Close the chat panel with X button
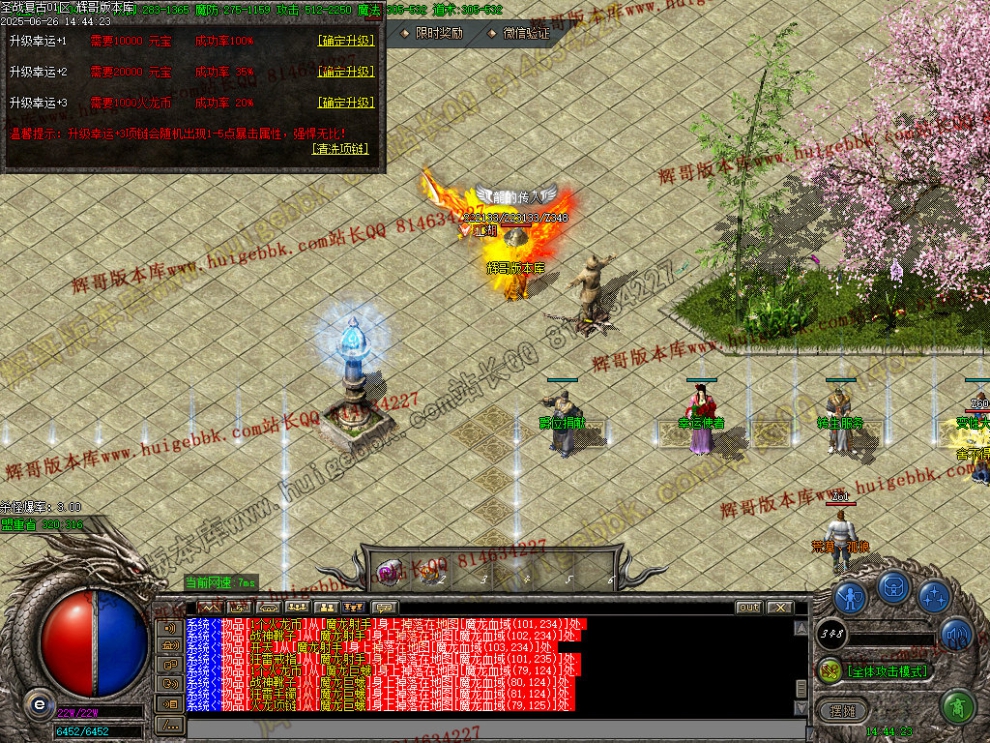 [x=780, y=607]
